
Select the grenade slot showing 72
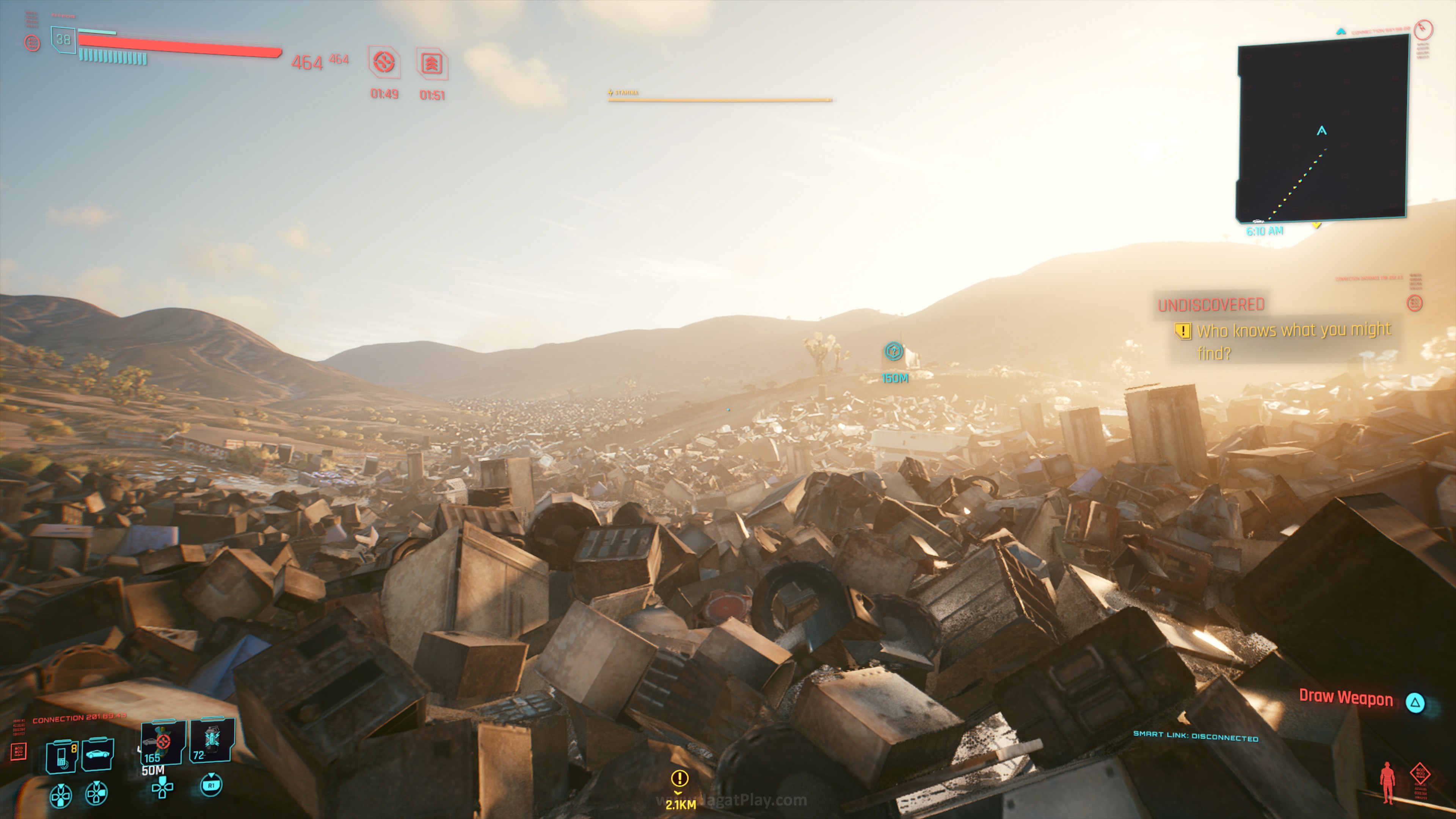[x=212, y=740]
